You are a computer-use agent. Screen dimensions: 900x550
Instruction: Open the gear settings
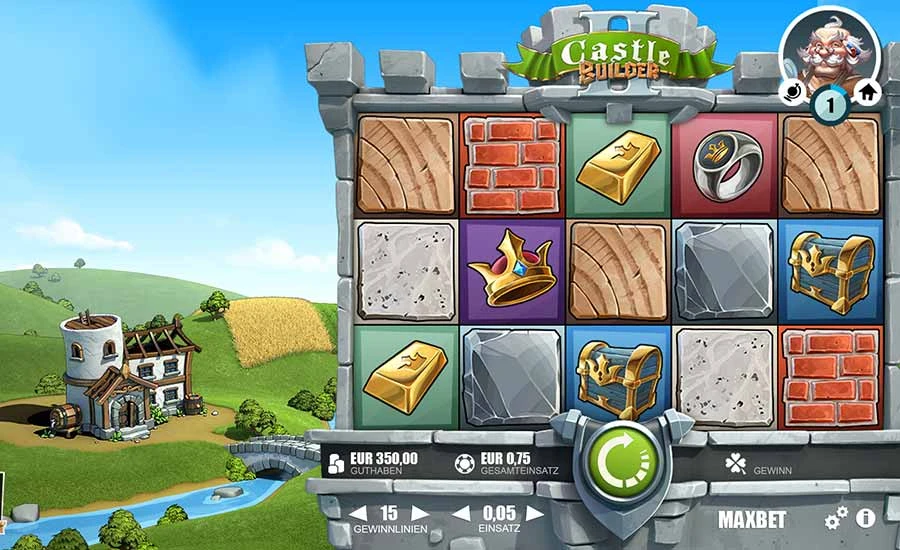pyautogui.click(x=836, y=518)
